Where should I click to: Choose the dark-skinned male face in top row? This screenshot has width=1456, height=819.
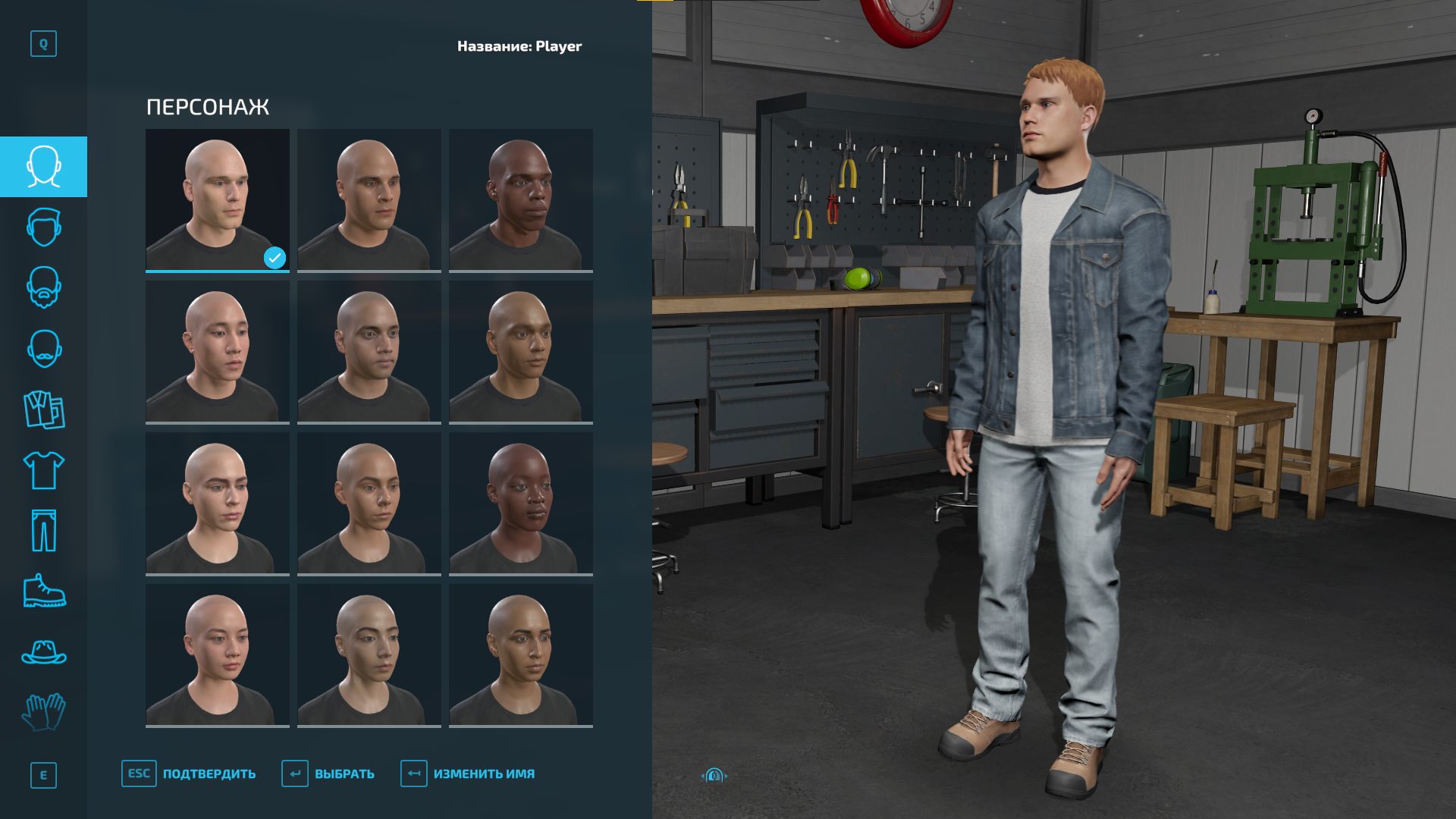click(521, 200)
